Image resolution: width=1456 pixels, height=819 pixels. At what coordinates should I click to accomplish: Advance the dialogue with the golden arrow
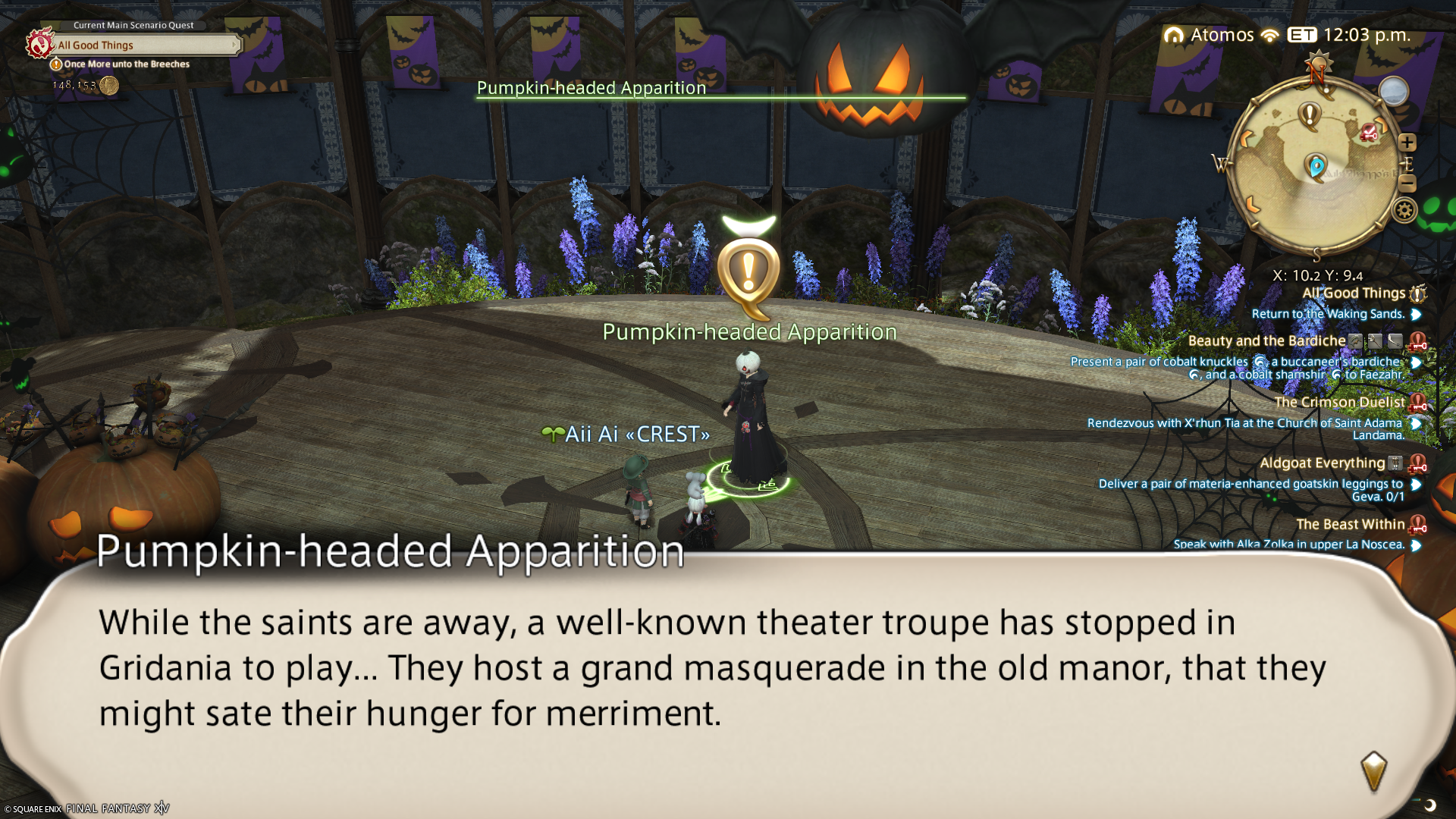1373,770
